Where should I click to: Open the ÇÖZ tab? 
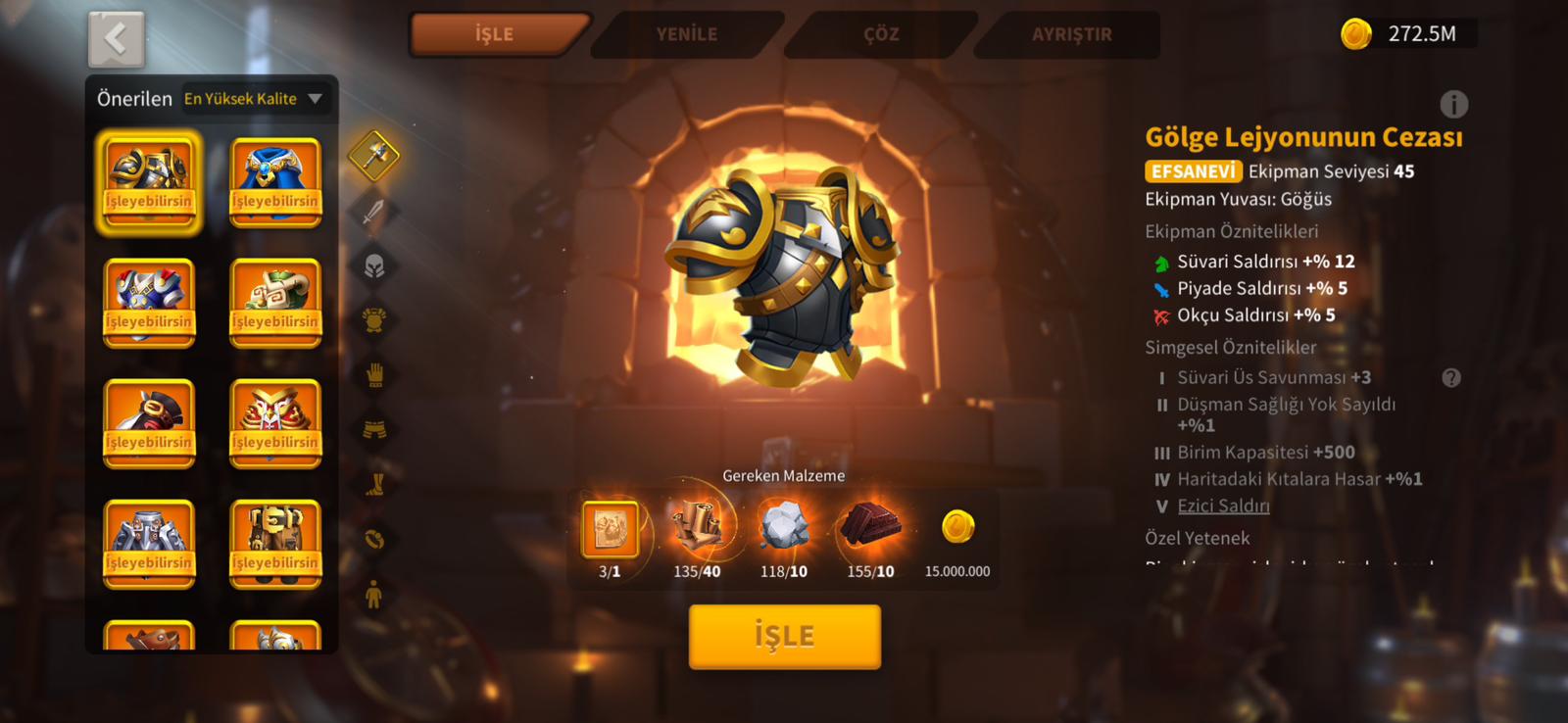(x=881, y=34)
